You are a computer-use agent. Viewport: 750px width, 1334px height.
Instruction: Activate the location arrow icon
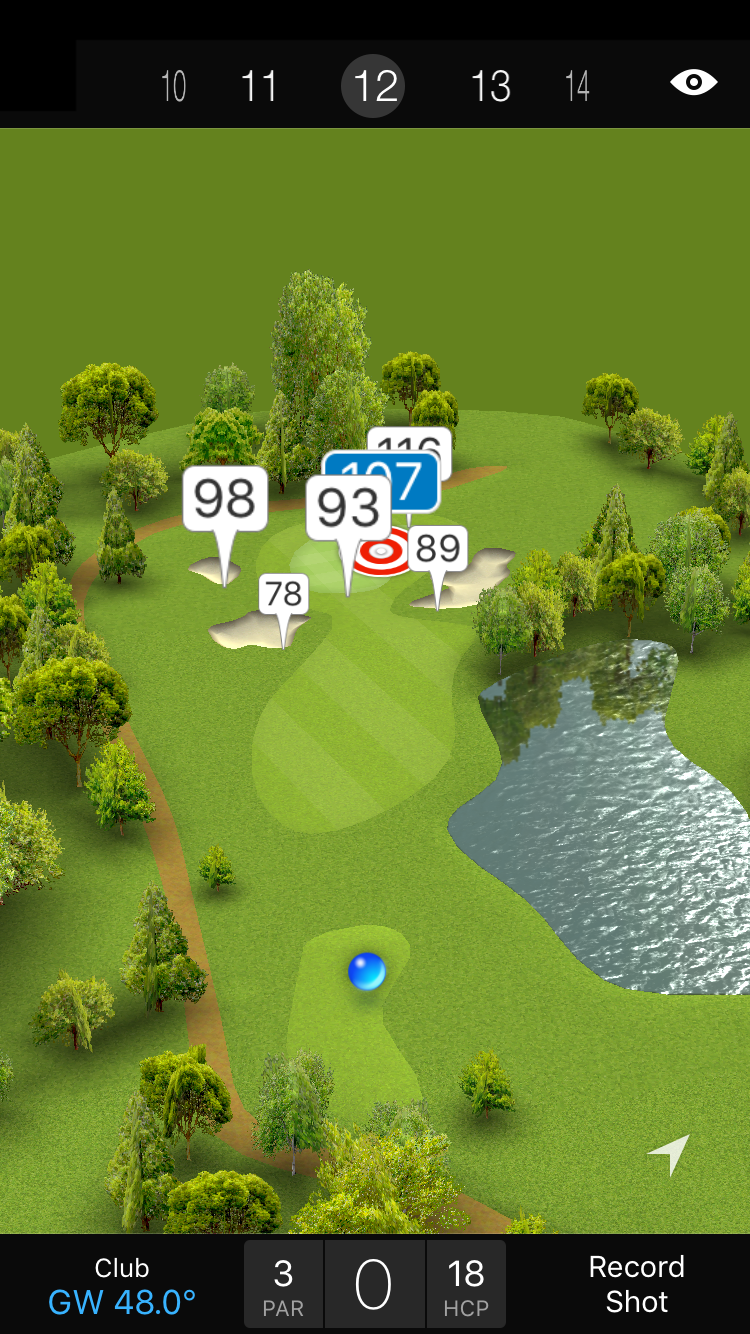point(669,1154)
